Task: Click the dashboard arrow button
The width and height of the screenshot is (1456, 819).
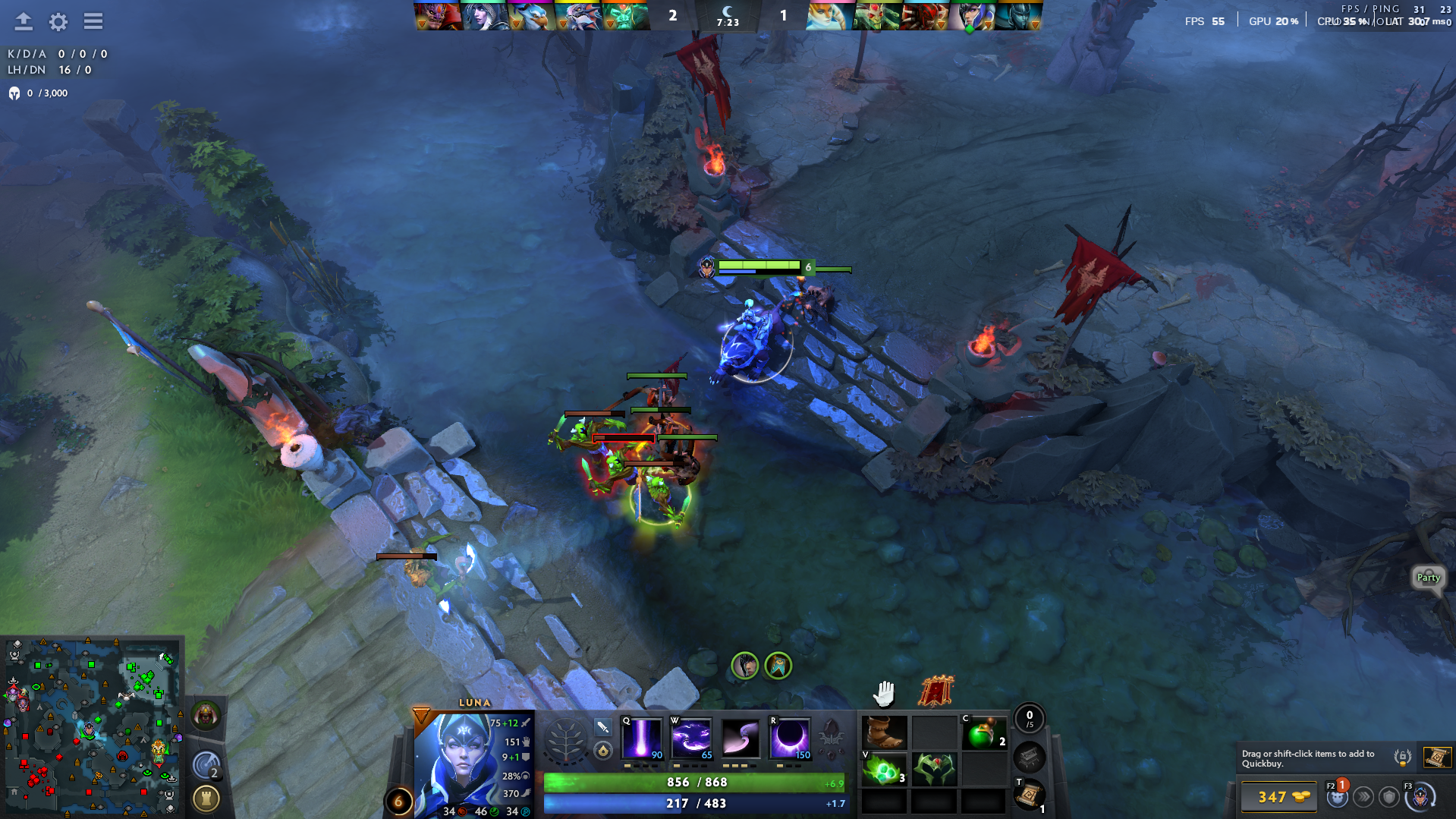Action: point(24,21)
